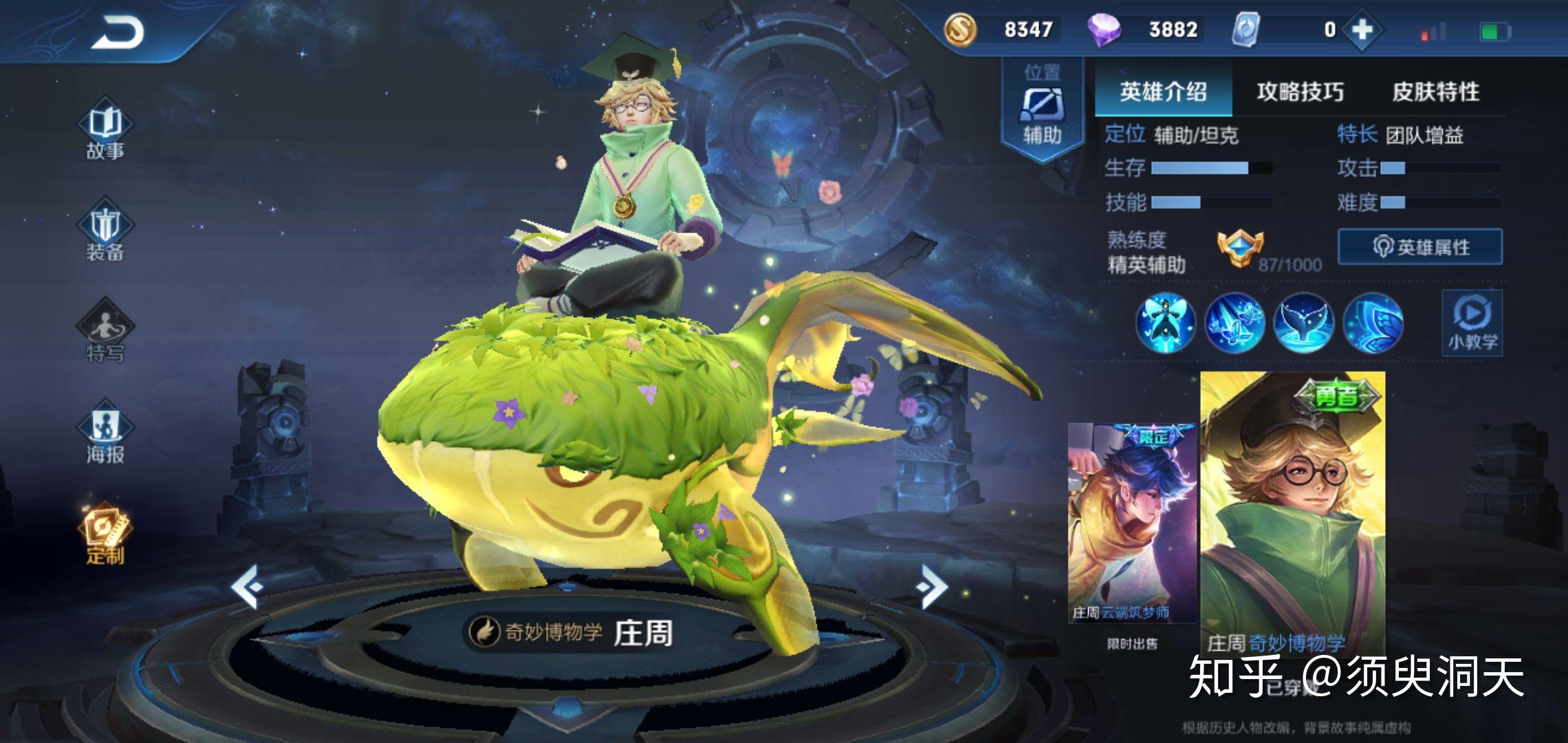The height and width of the screenshot is (743, 1568).
Task: Add more coupons with the plus button
Action: click(1362, 30)
